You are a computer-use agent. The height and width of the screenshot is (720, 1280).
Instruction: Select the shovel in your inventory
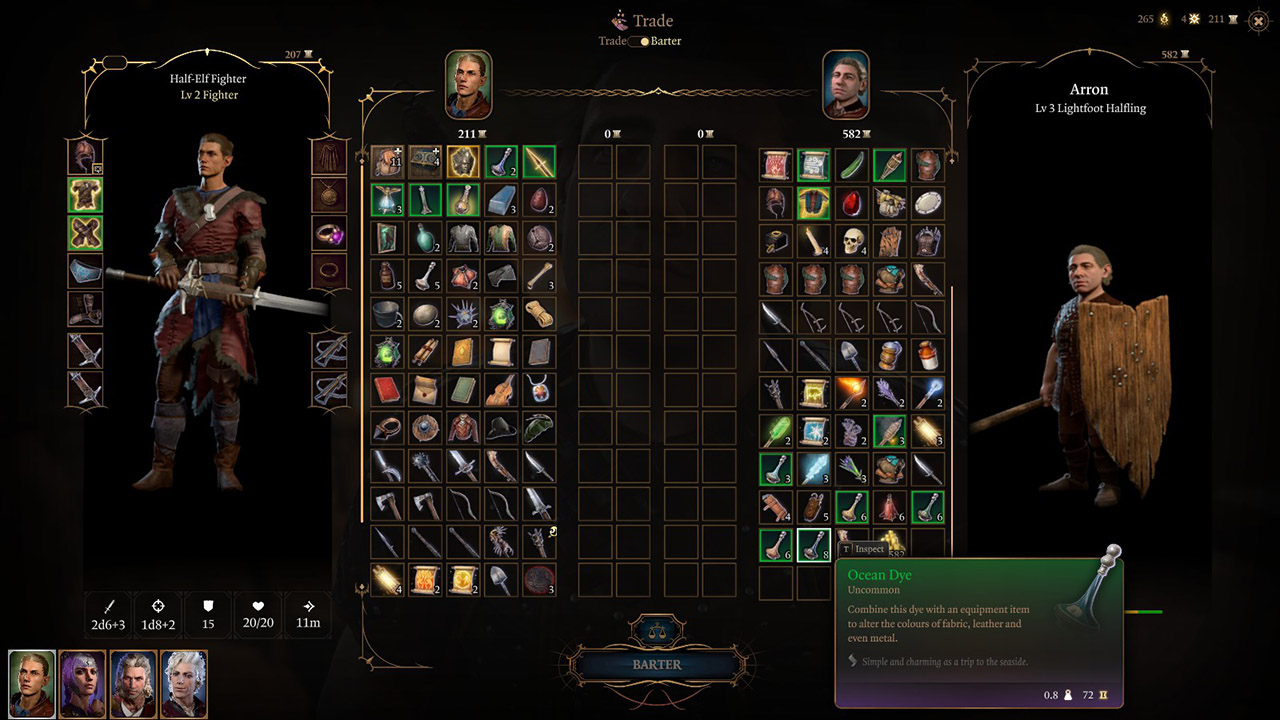point(499,578)
